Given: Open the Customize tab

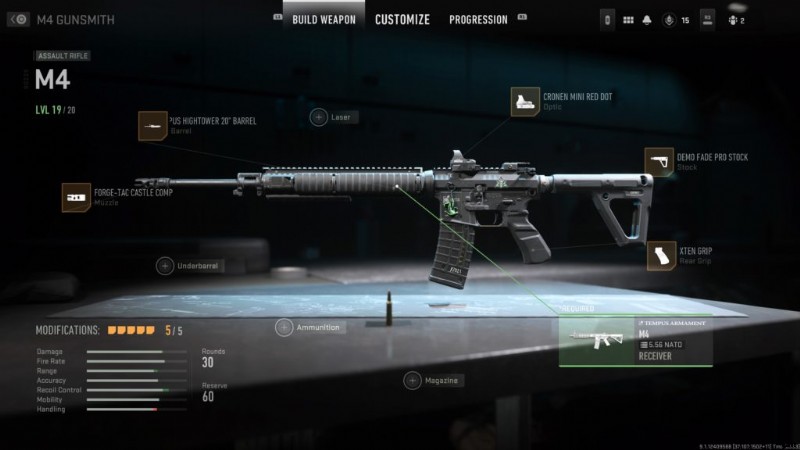Looking at the screenshot, I should click(x=402, y=19).
